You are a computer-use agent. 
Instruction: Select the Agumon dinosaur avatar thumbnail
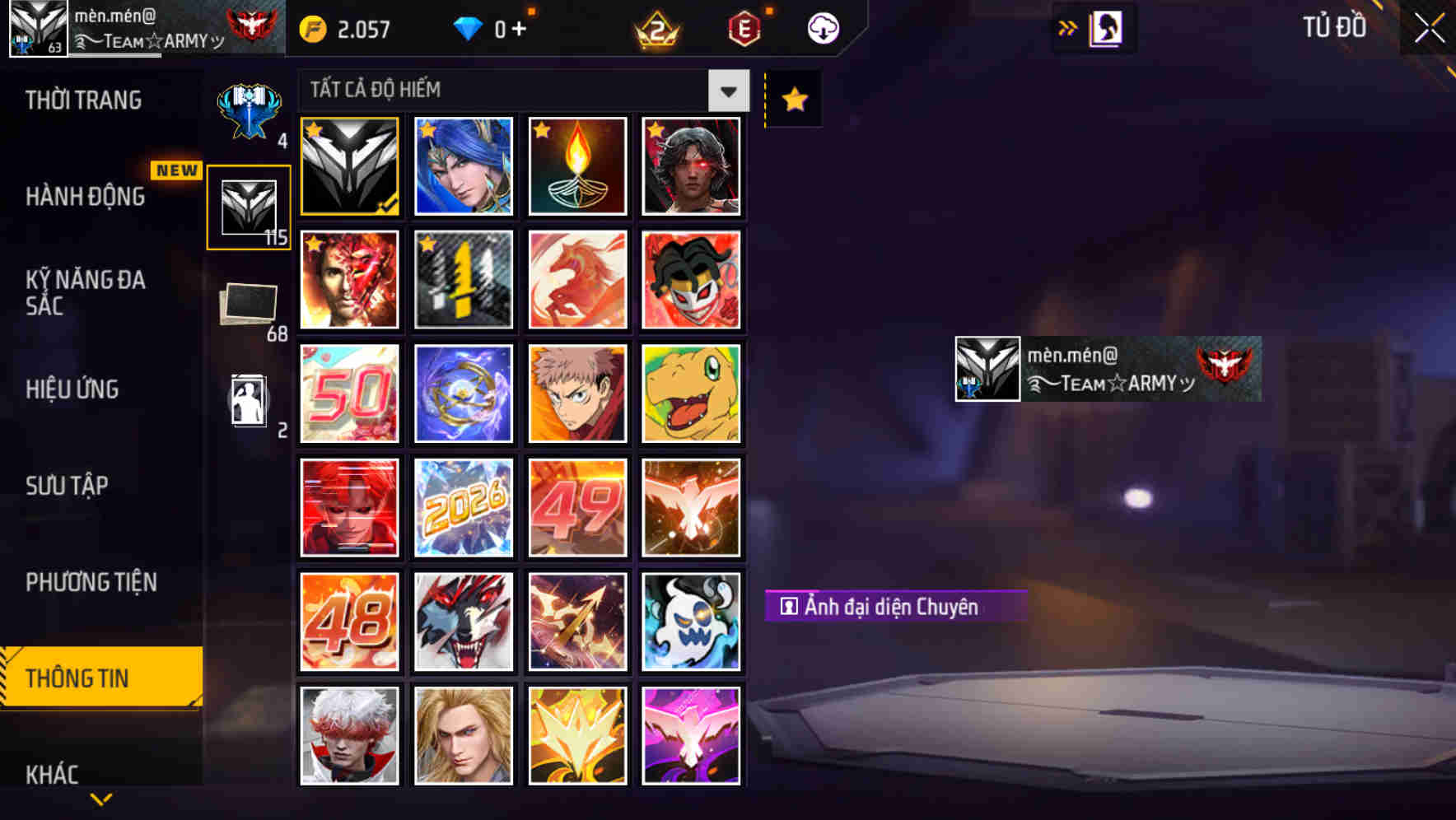[x=691, y=394]
